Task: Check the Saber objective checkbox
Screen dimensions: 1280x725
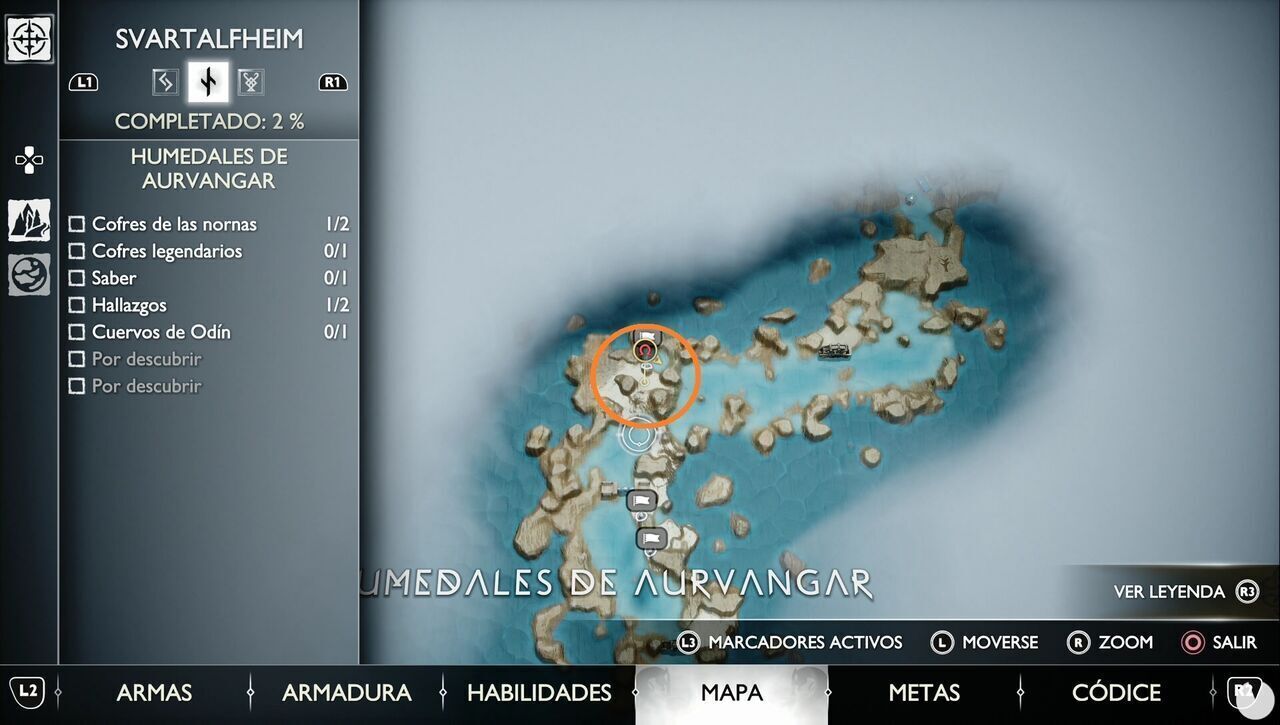Action: [77, 278]
